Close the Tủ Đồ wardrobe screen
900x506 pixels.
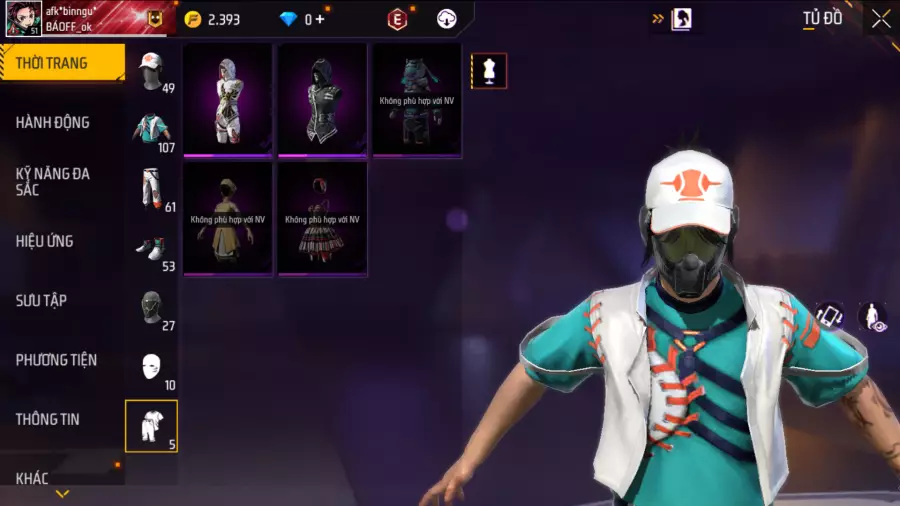[x=880, y=19]
